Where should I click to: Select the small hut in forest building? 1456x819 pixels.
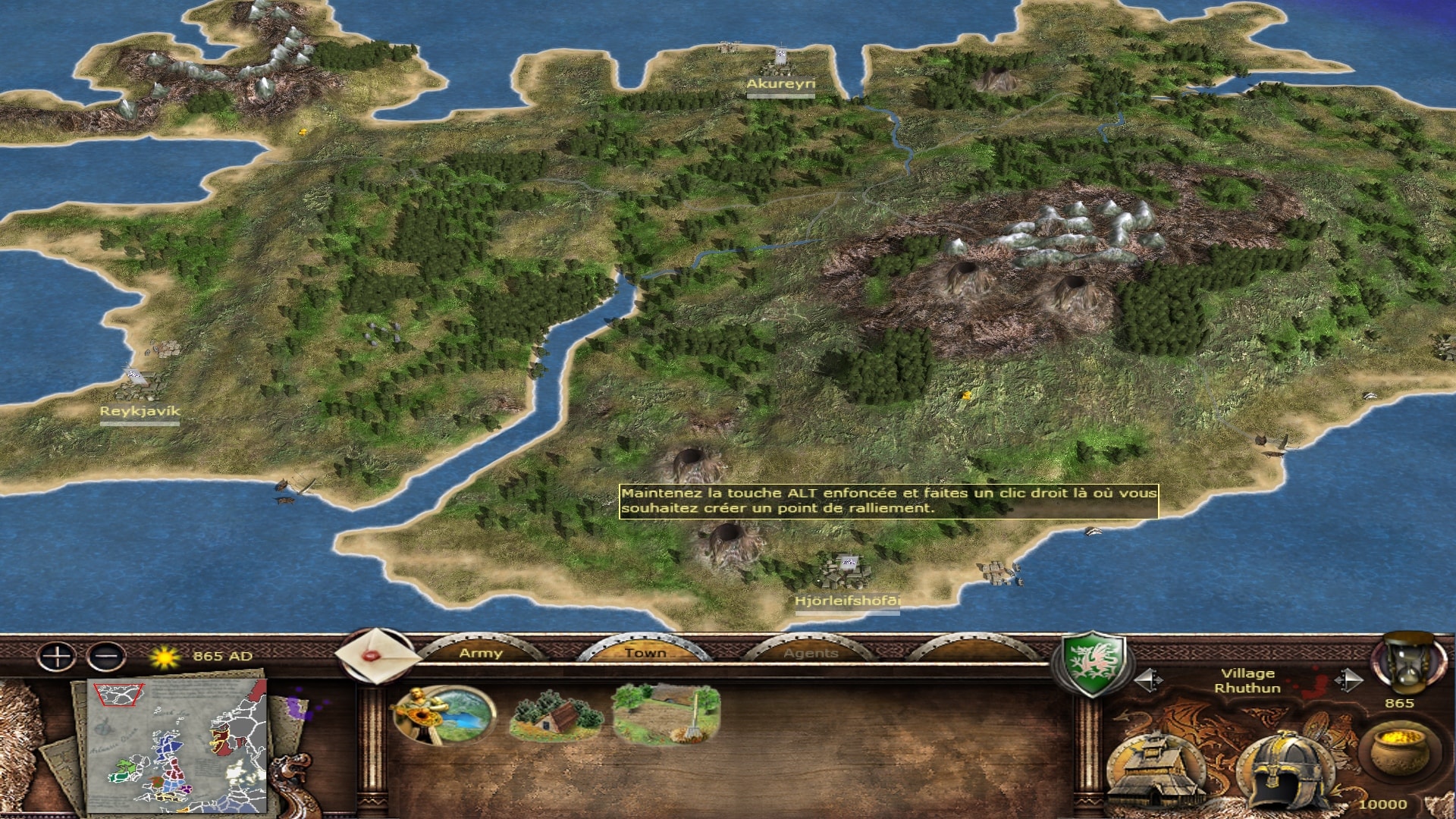(556, 717)
